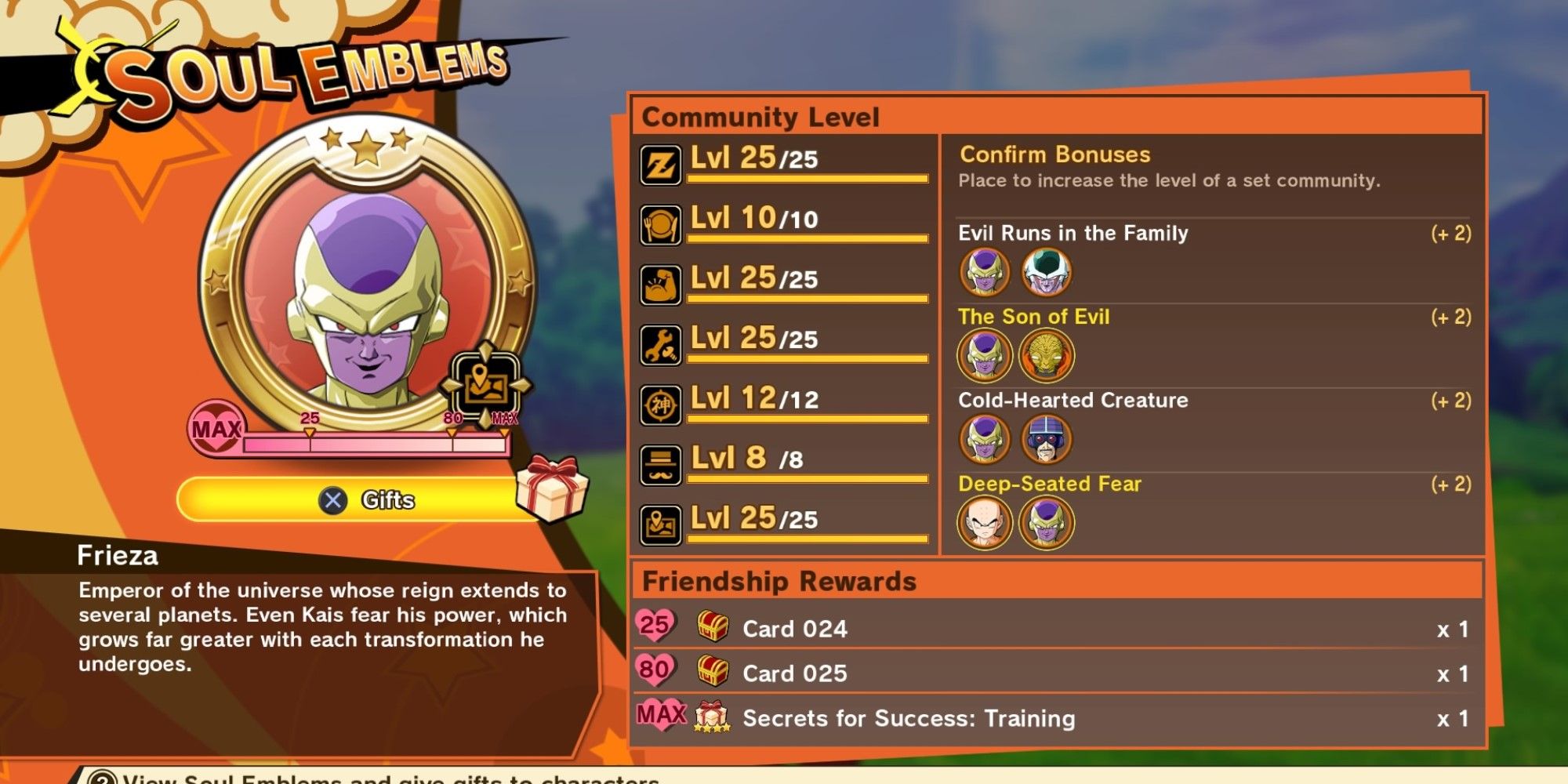
Task: Open the Cooking community (plate icon)
Action: 661,223
